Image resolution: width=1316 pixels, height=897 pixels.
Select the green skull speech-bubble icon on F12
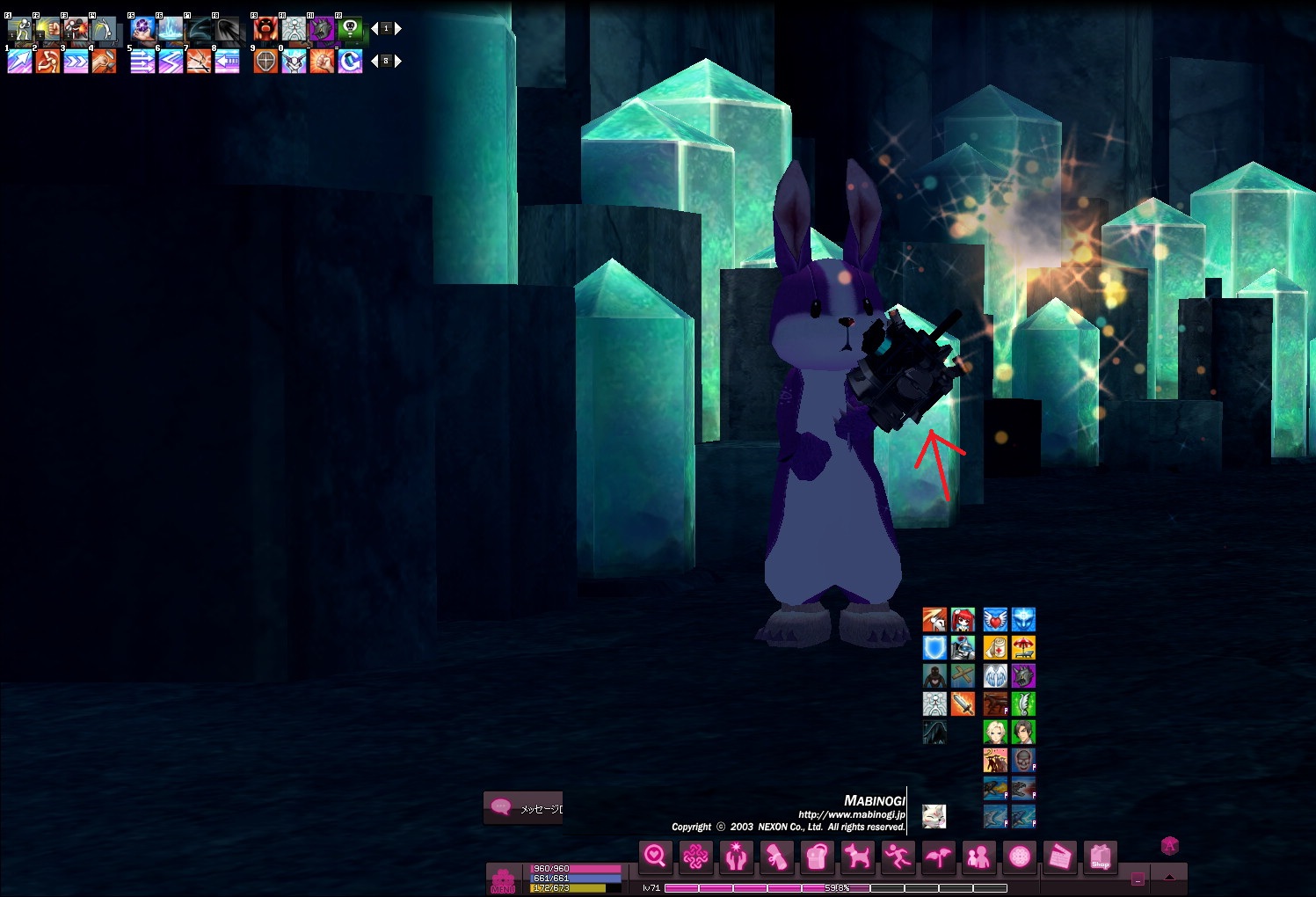350,29
